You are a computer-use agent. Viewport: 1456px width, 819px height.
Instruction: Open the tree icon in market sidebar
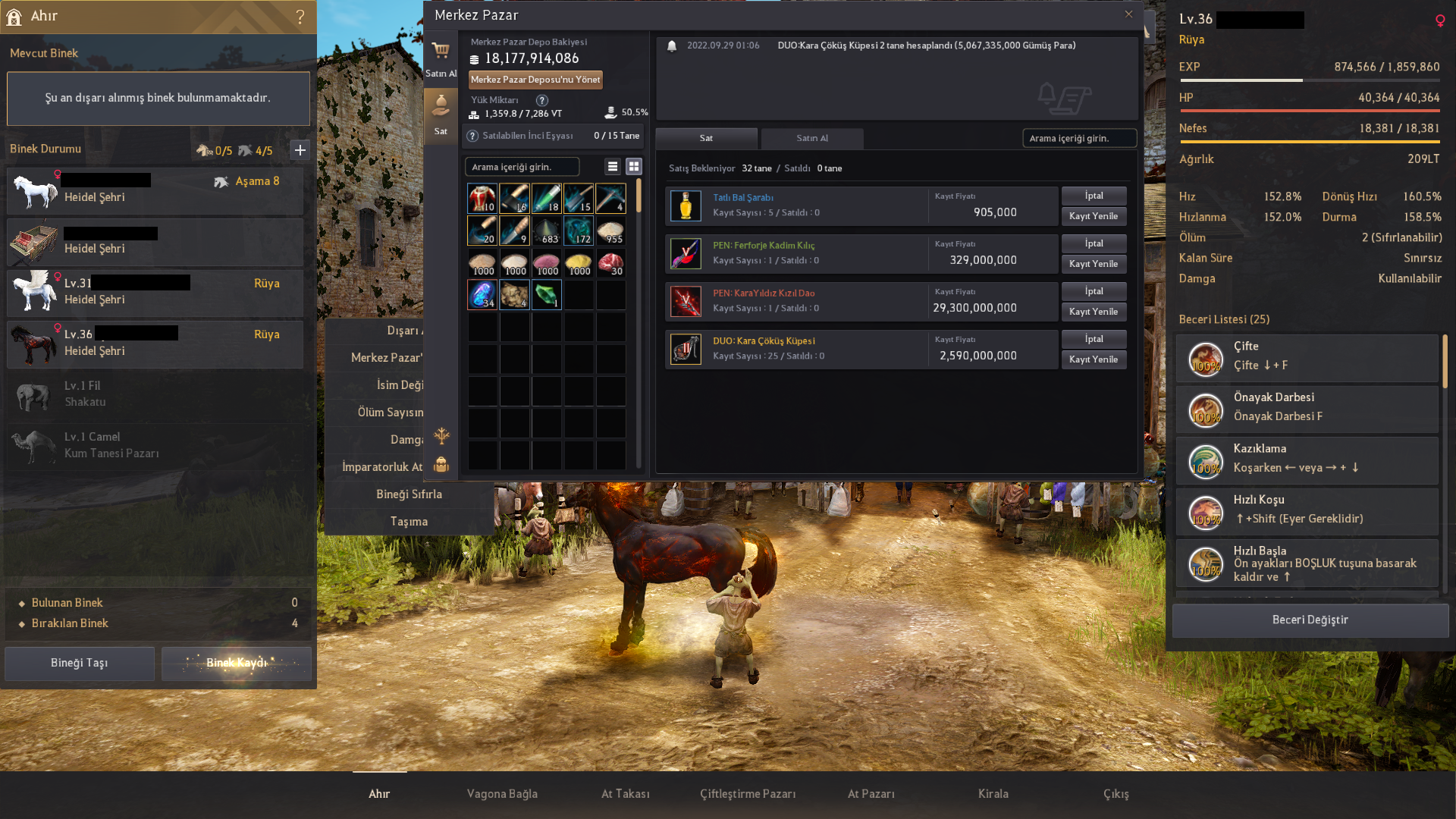coord(441,438)
